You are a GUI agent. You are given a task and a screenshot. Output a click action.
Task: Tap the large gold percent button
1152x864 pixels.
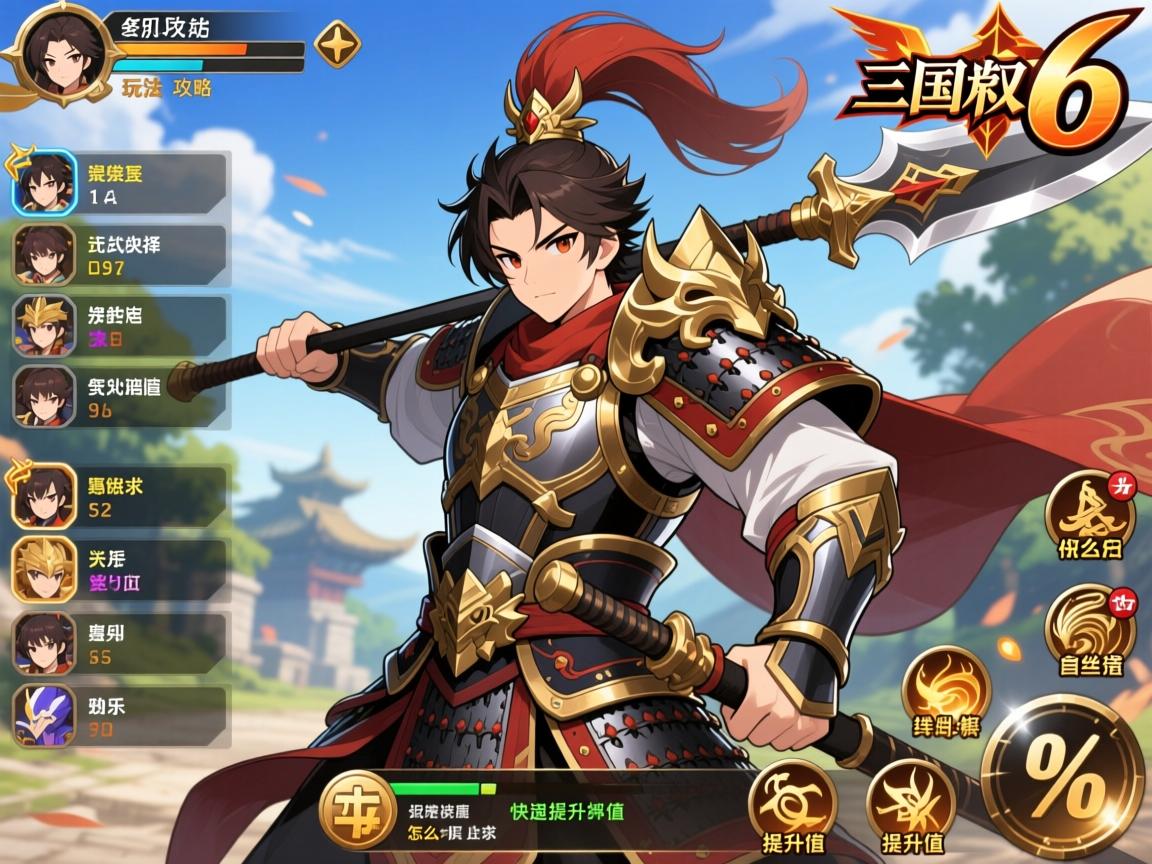(x=1061, y=776)
